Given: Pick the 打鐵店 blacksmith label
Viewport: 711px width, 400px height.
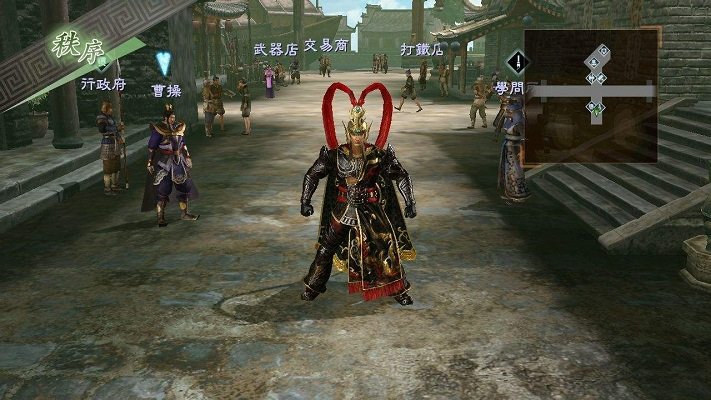Looking at the screenshot, I should coord(421,49).
